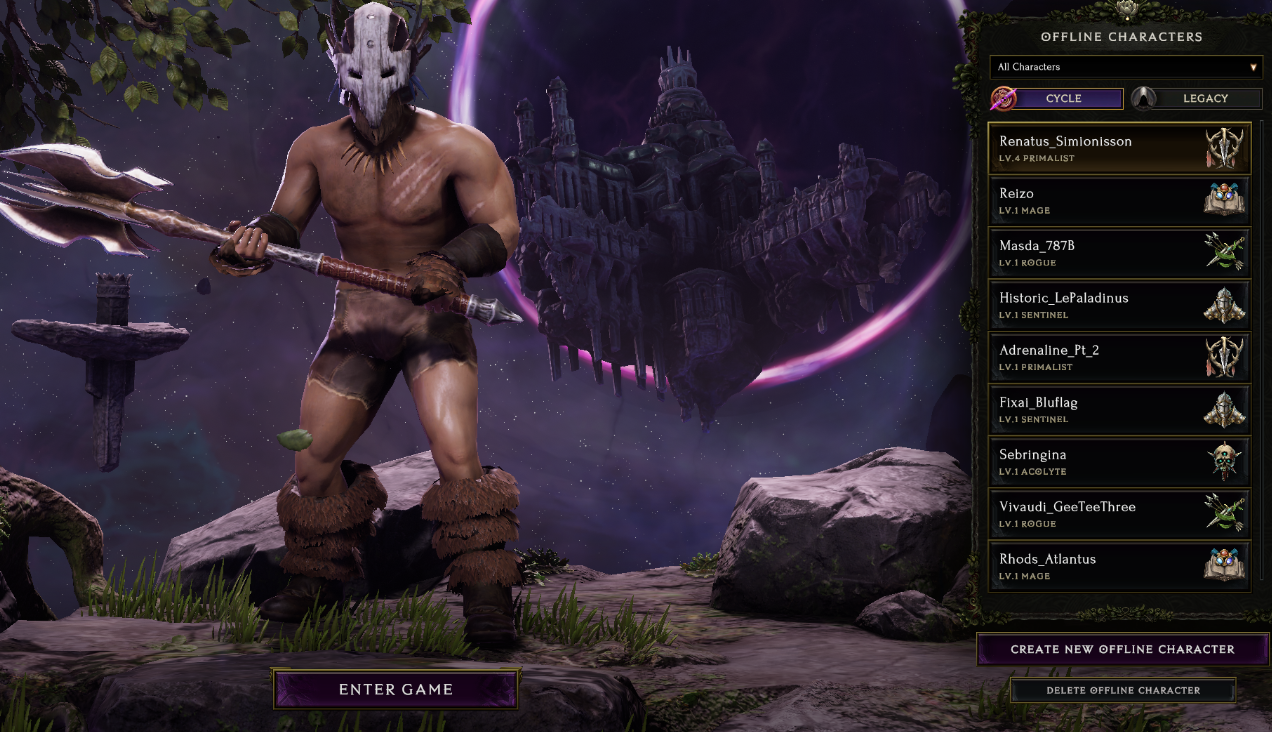Choose Fixai_Bluflag sentinel character

coord(1119,410)
